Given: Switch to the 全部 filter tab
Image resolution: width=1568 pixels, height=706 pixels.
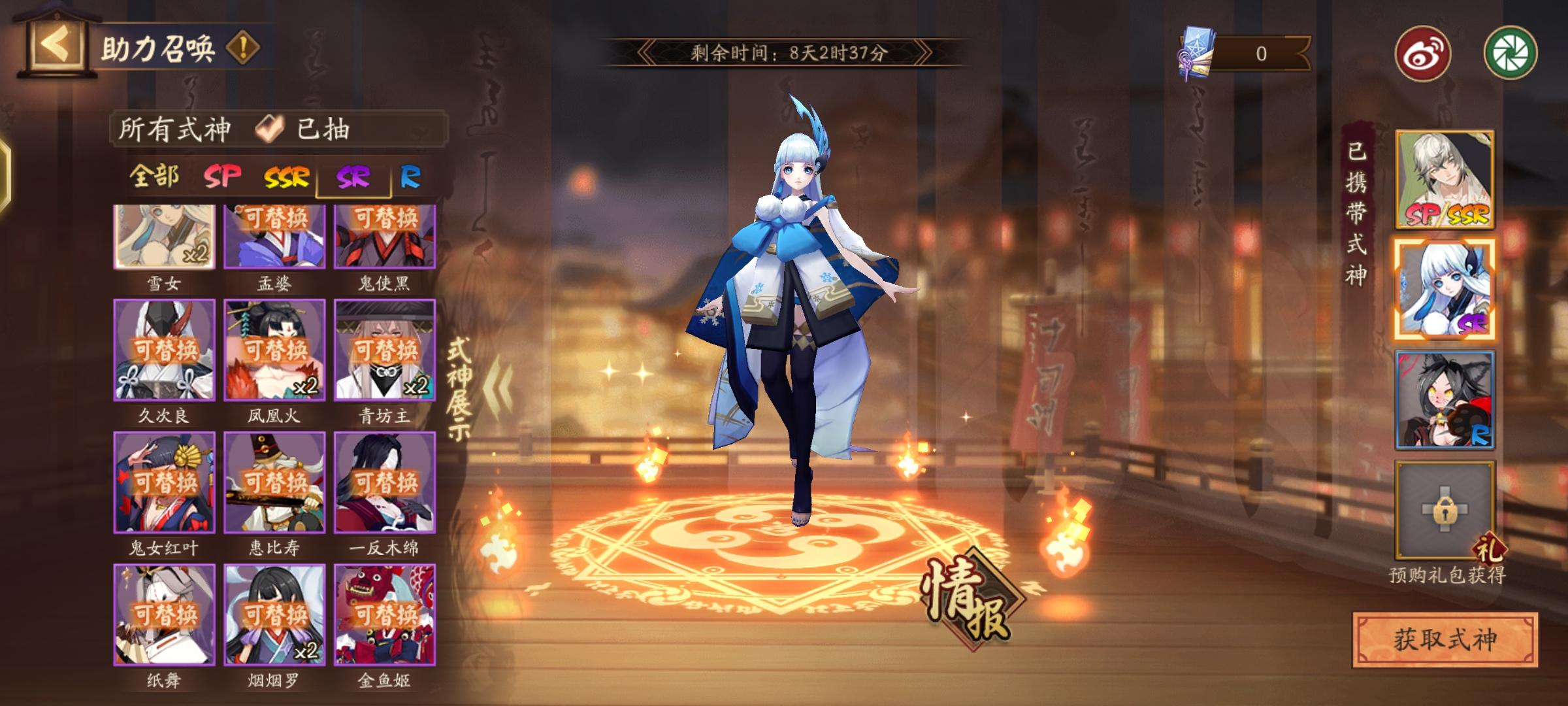Looking at the screenshot, I should [155, 176].
